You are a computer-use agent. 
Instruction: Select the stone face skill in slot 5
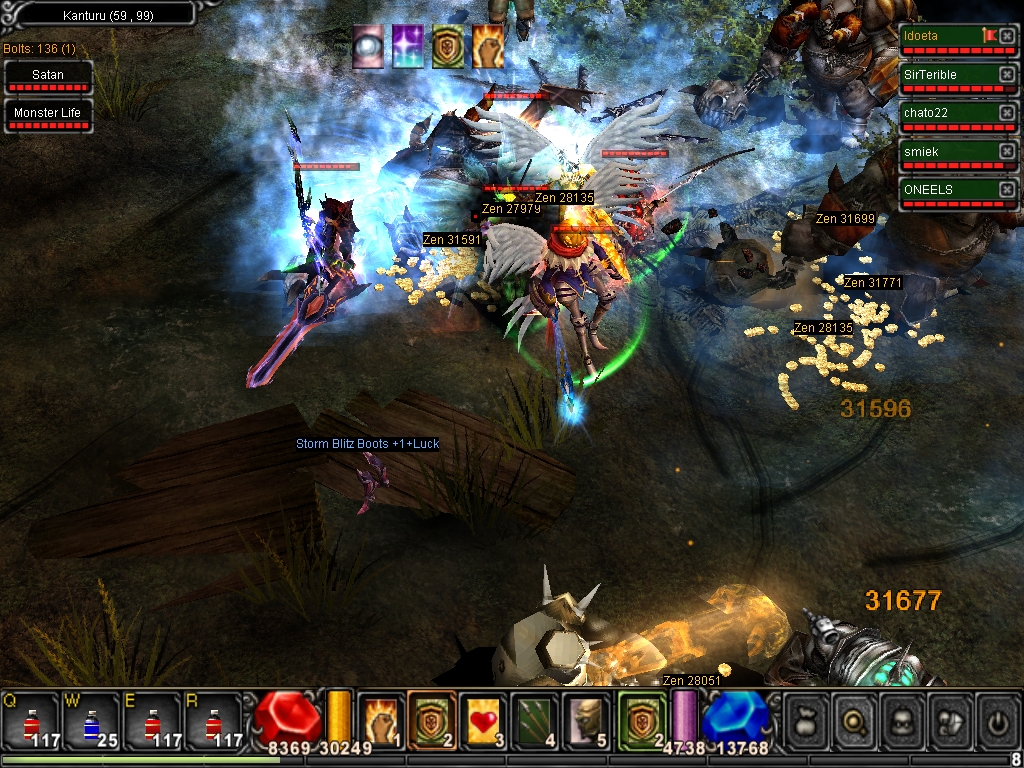(x=585, y=719)
